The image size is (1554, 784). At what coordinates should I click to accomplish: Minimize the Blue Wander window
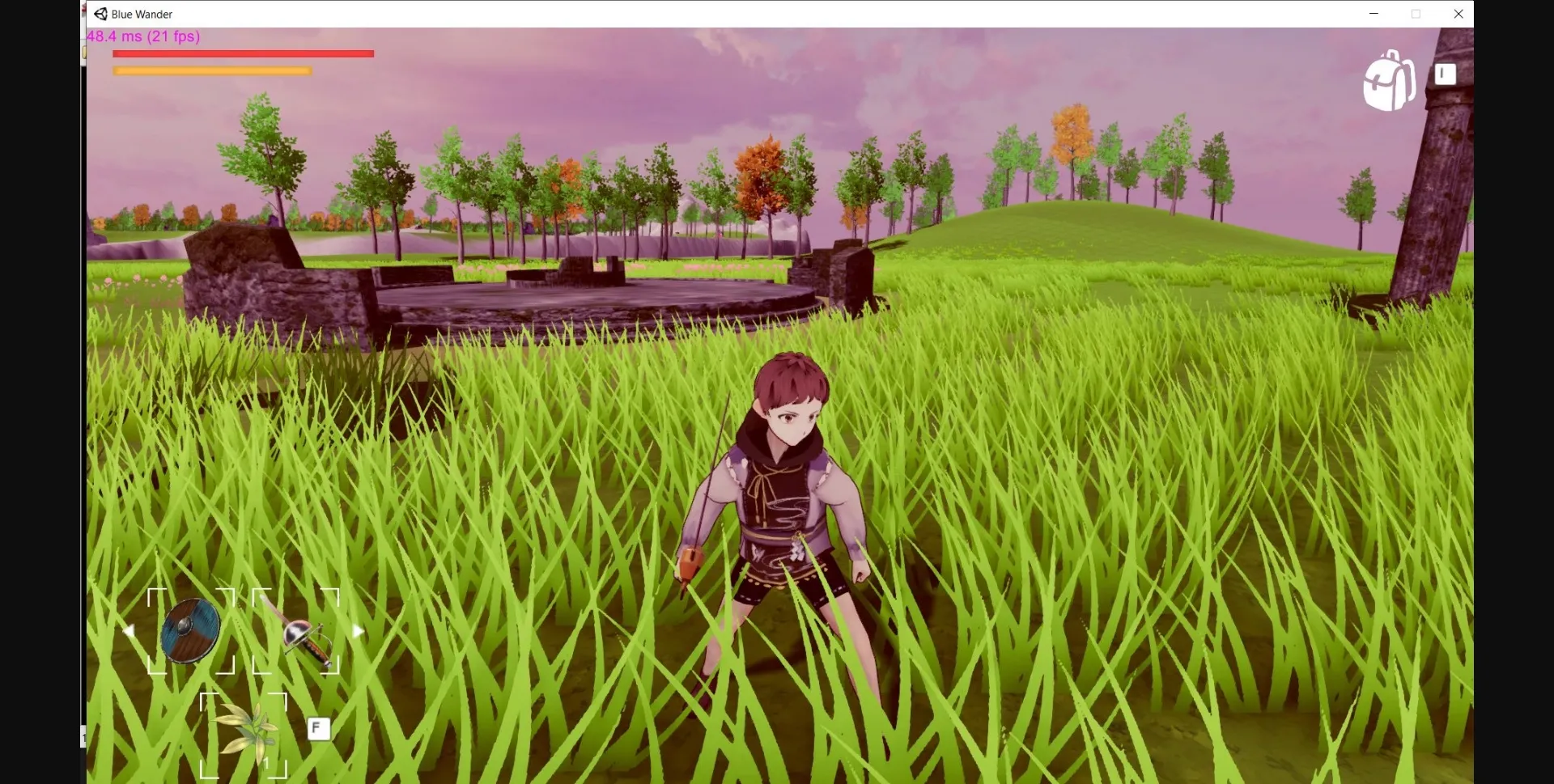1374,14
